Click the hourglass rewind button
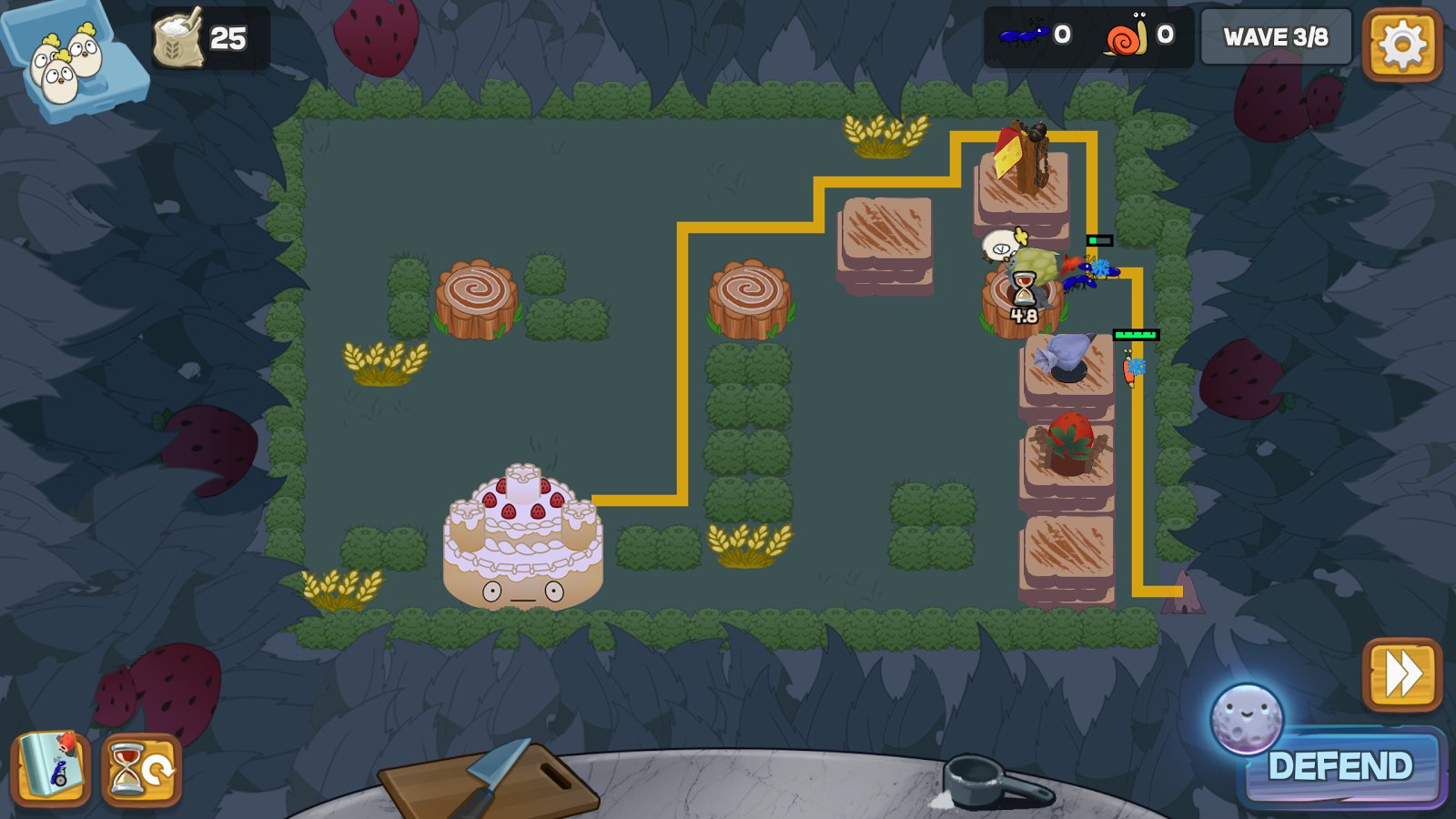 [x=141, y=770]
